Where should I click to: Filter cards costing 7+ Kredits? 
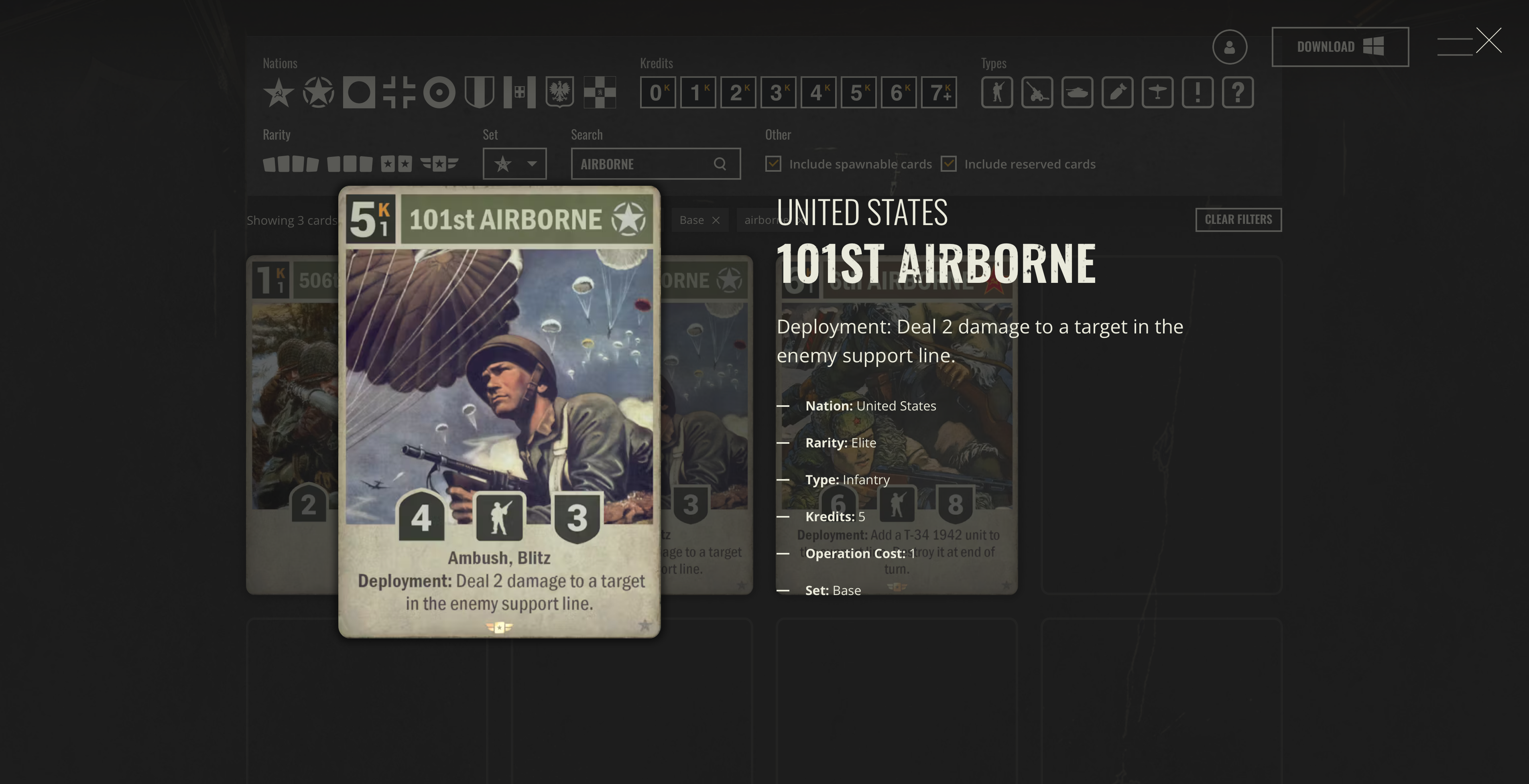[x=938, y=93]
